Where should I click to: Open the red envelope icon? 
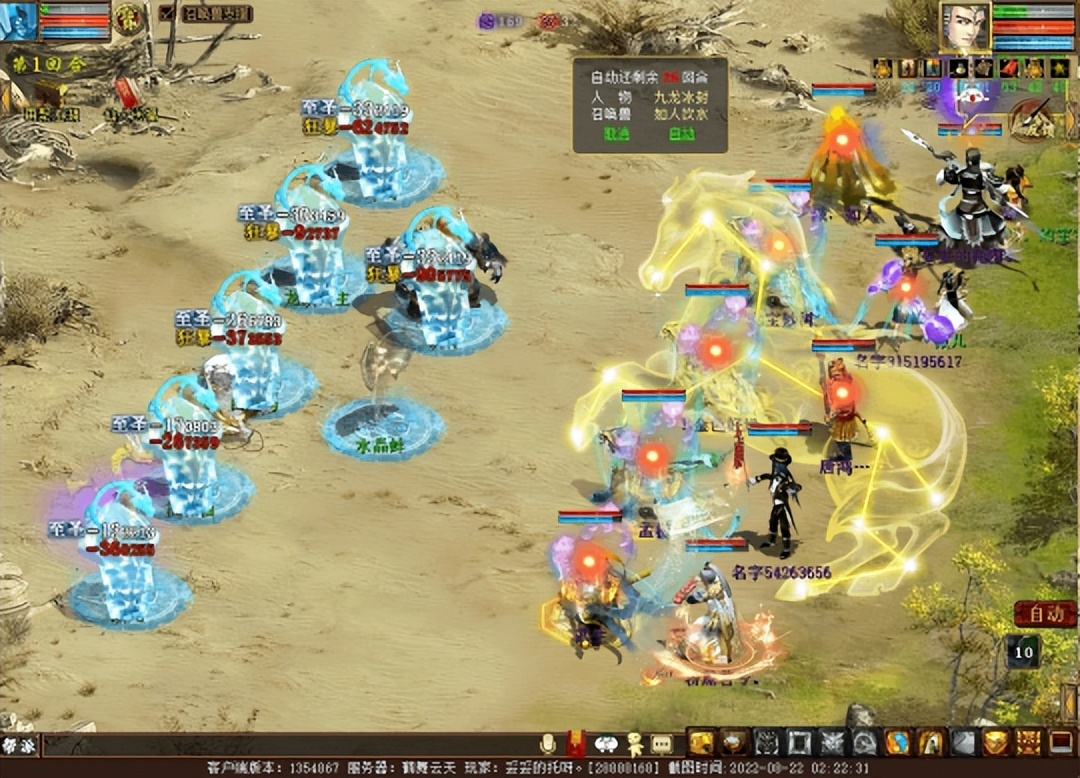(x=576, y=744)
